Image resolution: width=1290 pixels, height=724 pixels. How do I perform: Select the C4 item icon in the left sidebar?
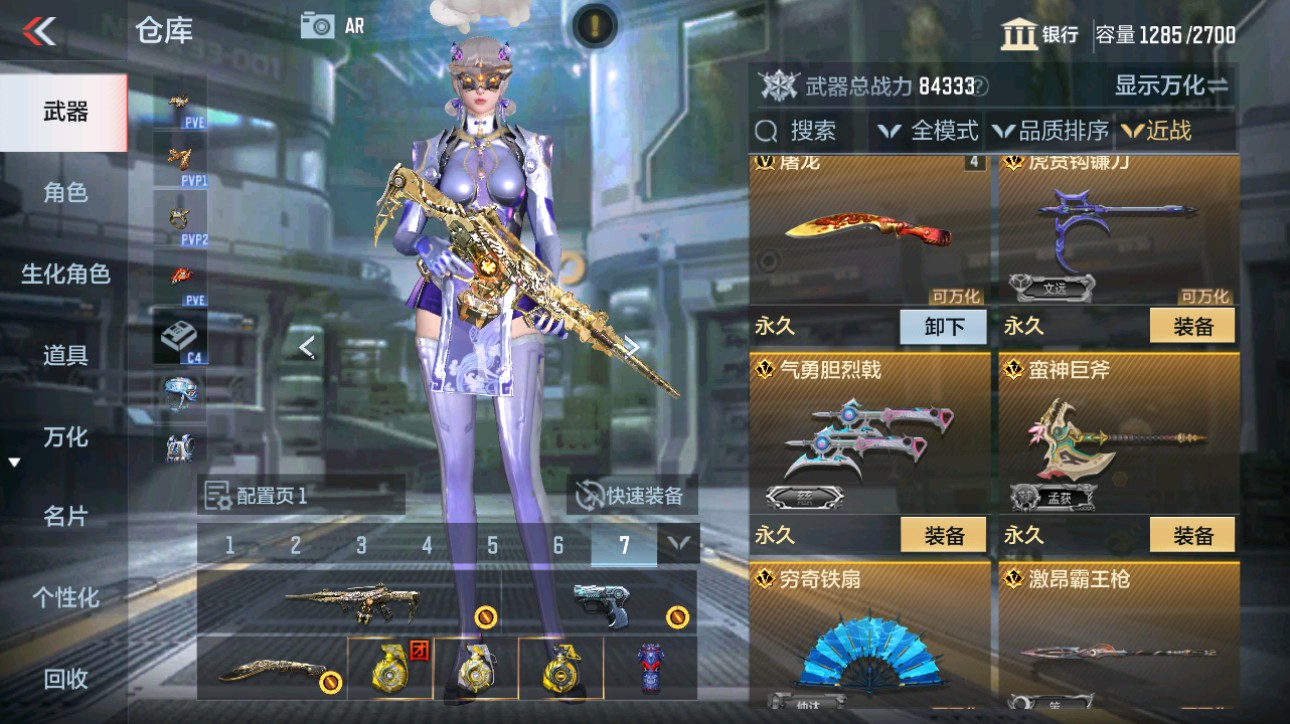(180, 333)
